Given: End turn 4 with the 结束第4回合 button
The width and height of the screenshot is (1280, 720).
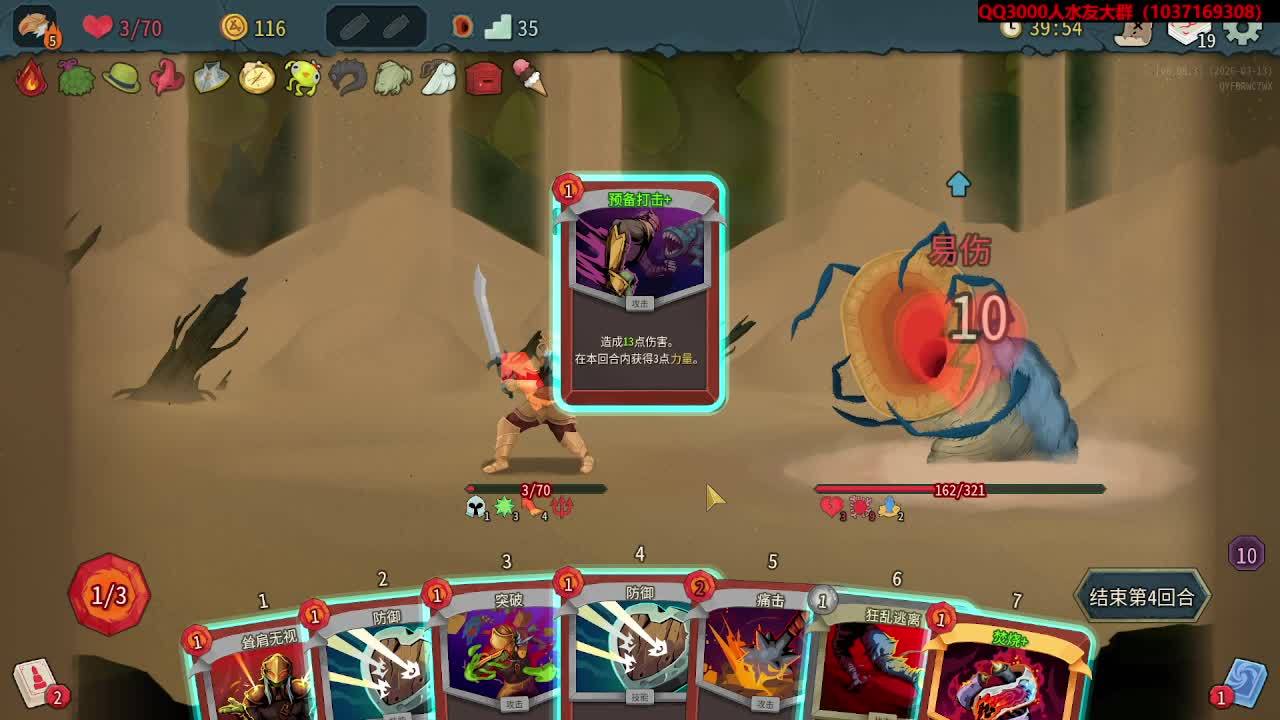Looking at the screenshot, I should point(1141,597).
